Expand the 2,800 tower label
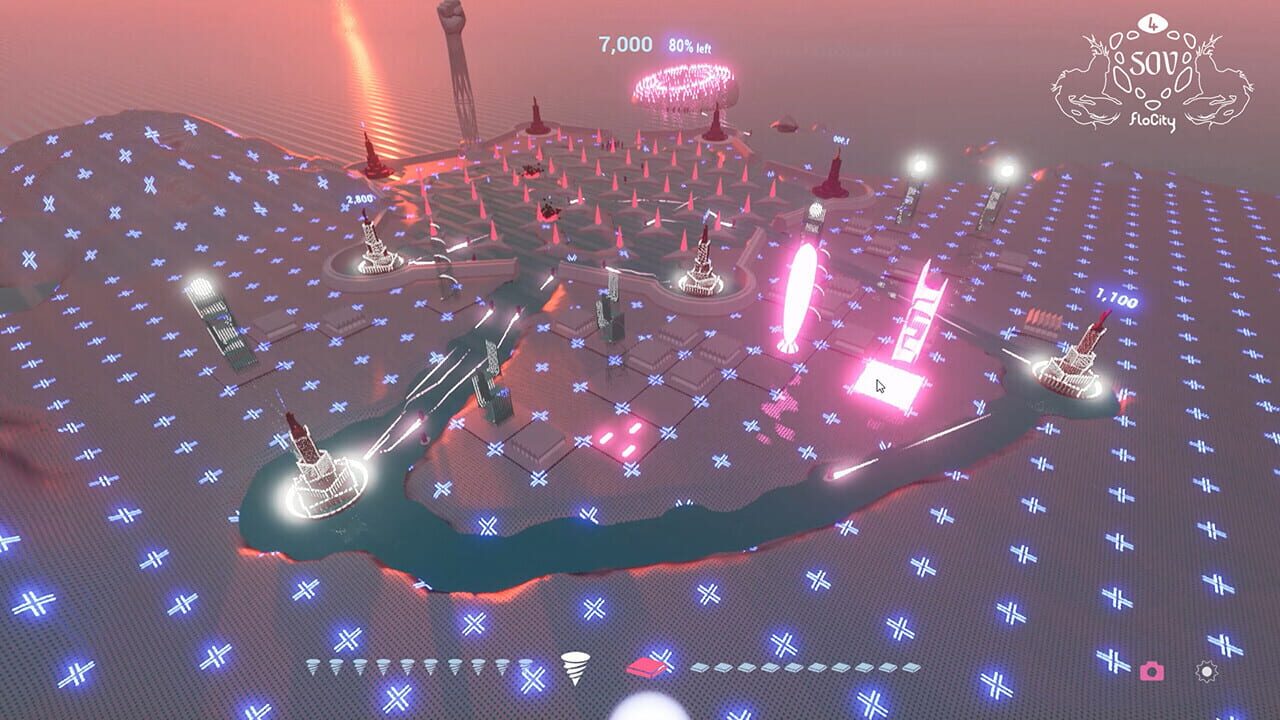This screenshot has width=1280, height=720. click(x=358, y=199)
